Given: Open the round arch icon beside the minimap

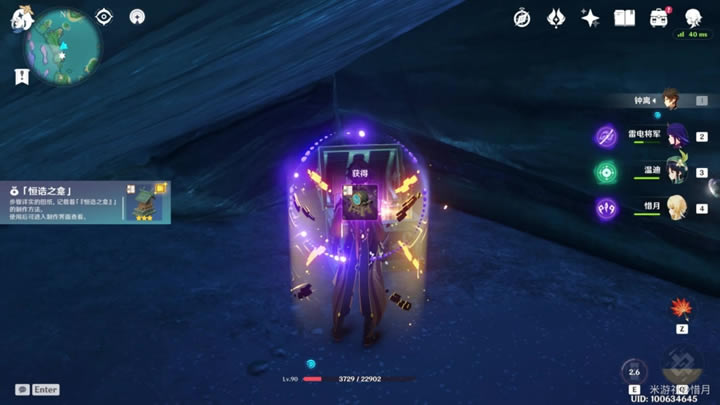Looking at the screenshot, I should (x=137, y=16).
